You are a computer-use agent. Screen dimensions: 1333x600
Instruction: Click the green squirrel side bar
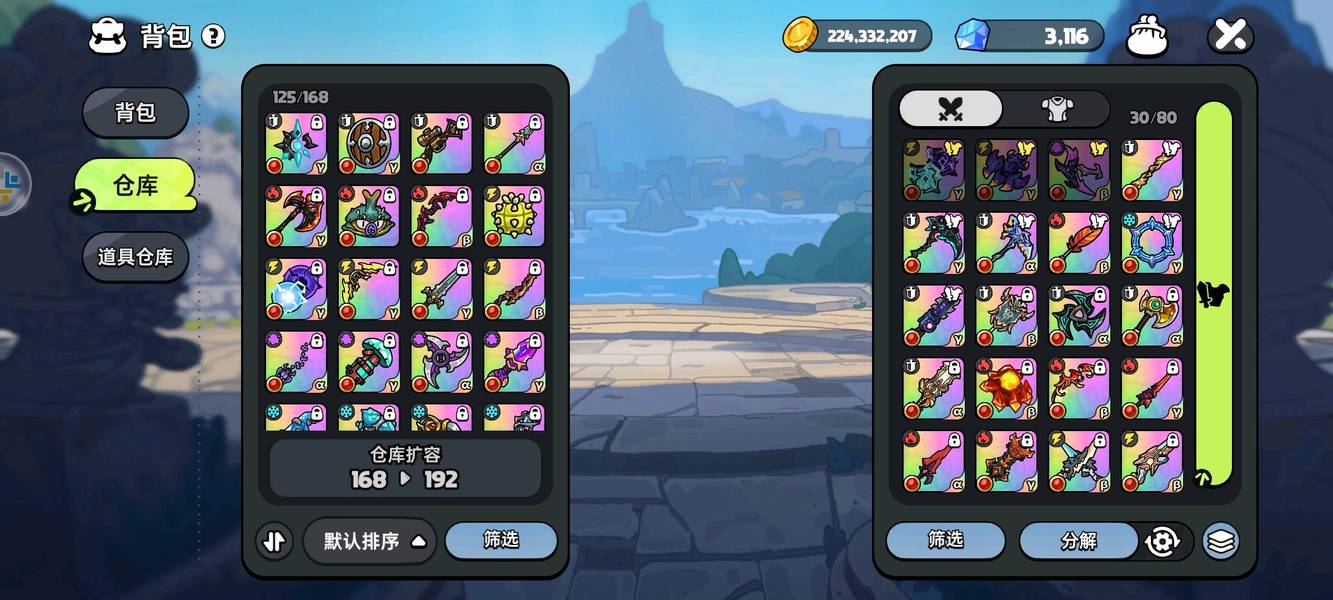(x=1214, y=294)
